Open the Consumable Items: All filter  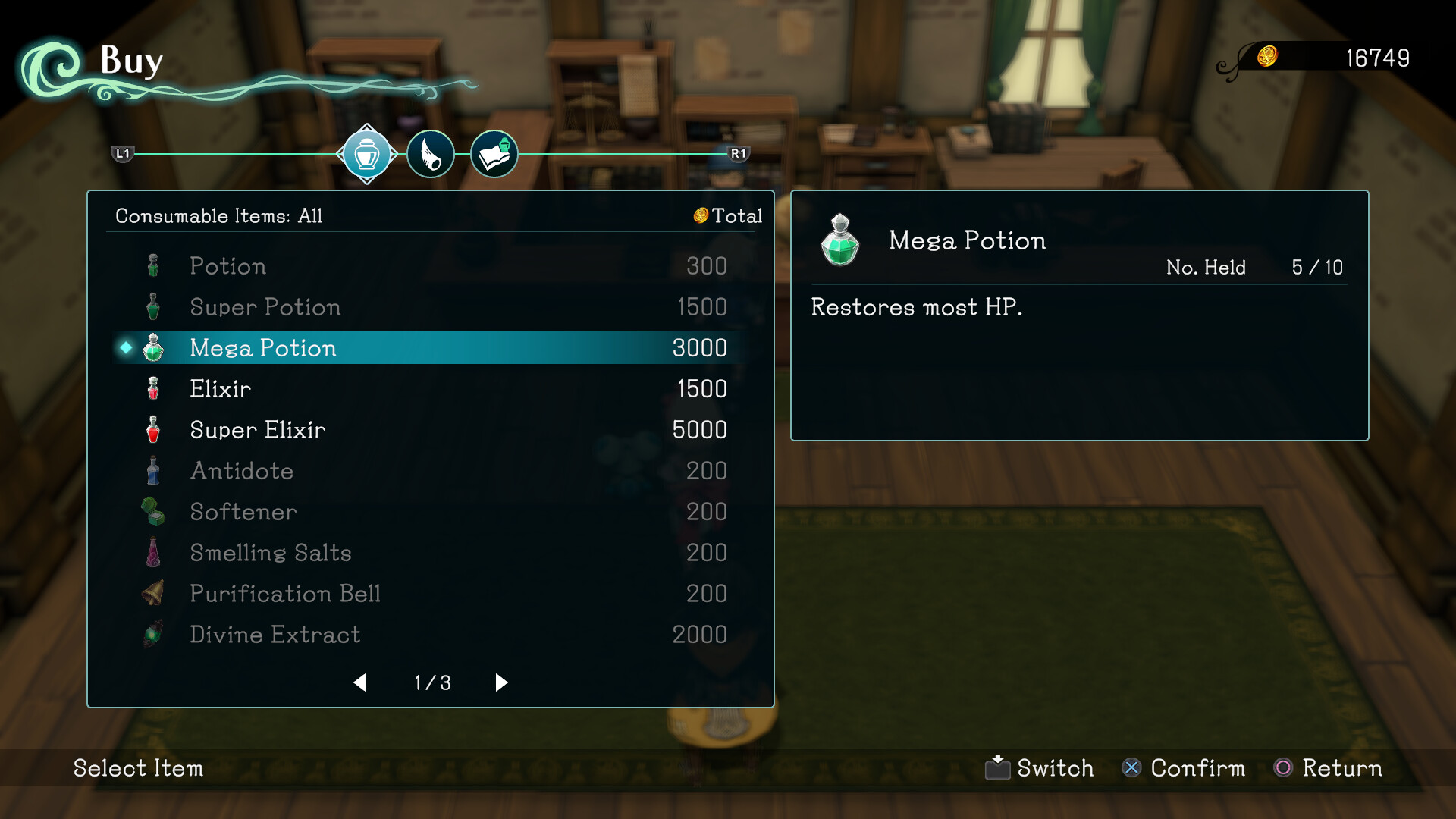click(218, 215)
